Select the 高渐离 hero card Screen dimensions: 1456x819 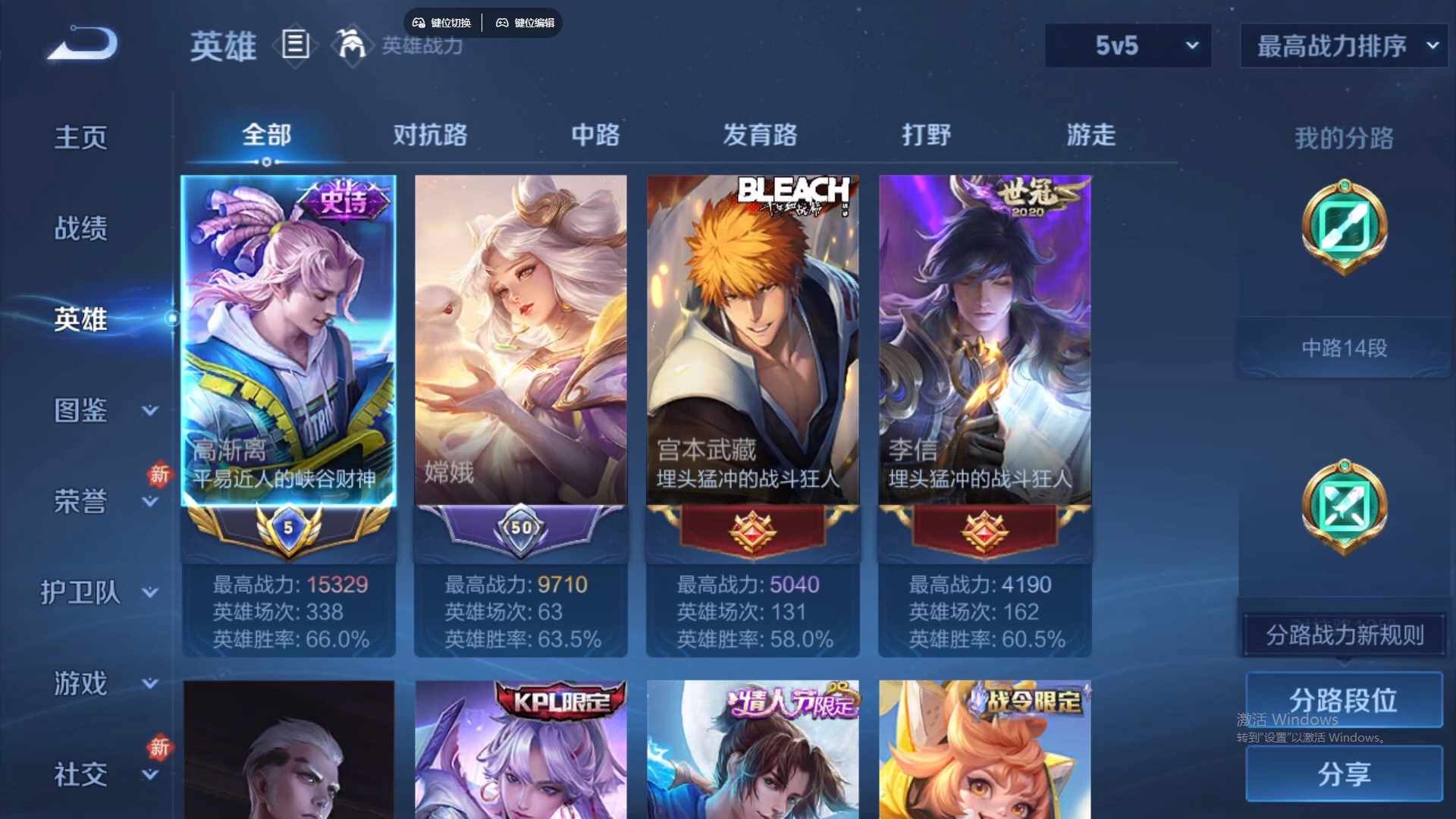coord(288,341)
